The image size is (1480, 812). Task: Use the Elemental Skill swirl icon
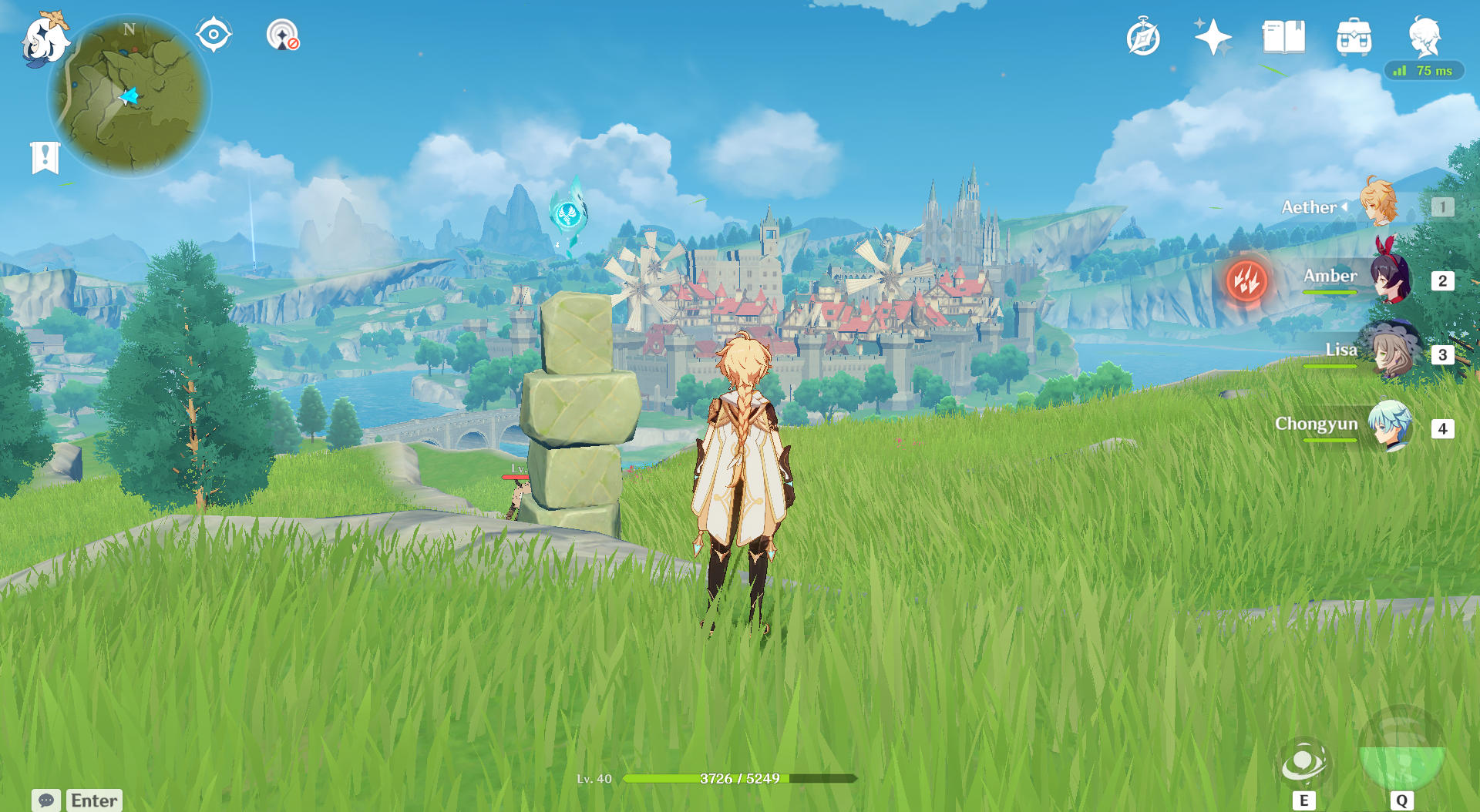click(1303, 763)
